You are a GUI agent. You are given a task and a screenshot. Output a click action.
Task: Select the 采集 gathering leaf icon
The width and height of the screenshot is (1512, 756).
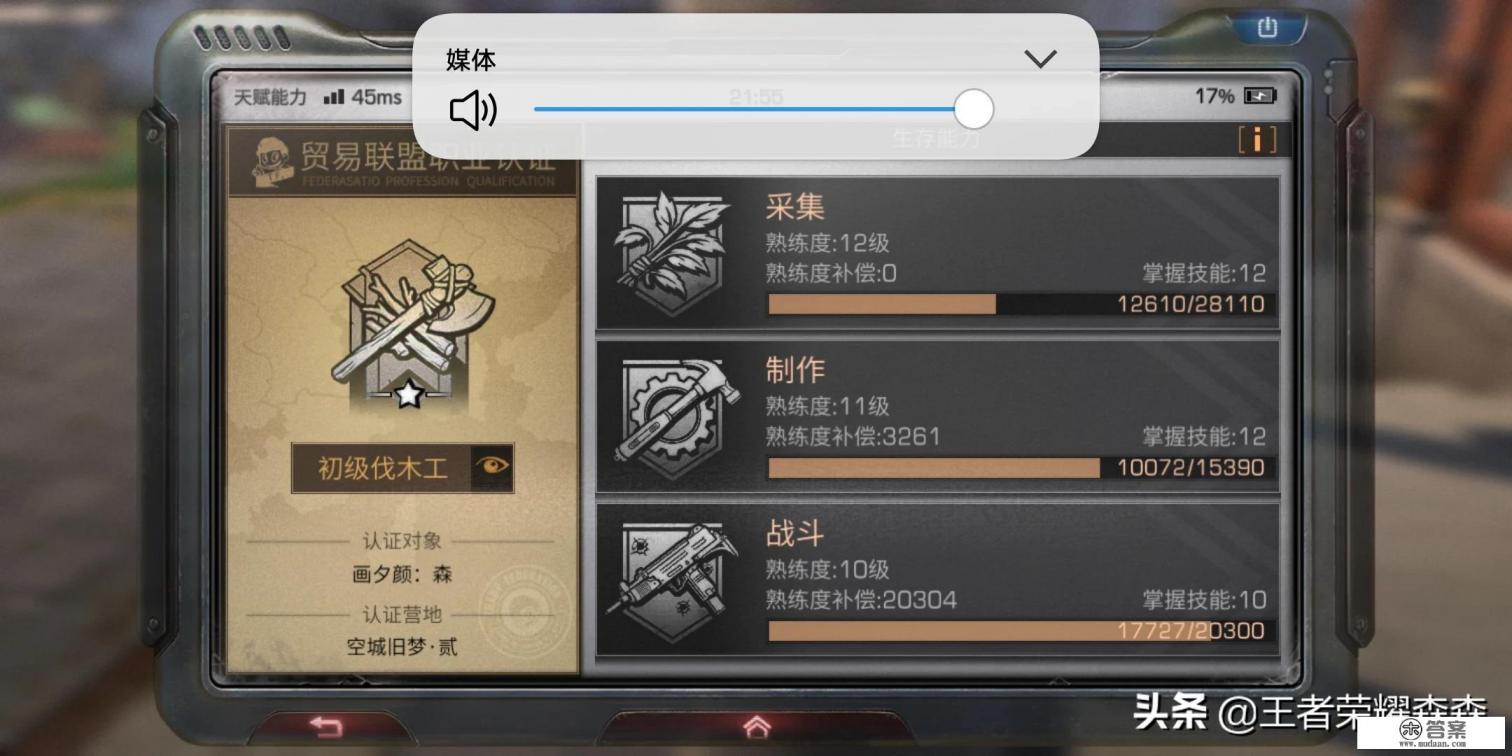[670, 248]
